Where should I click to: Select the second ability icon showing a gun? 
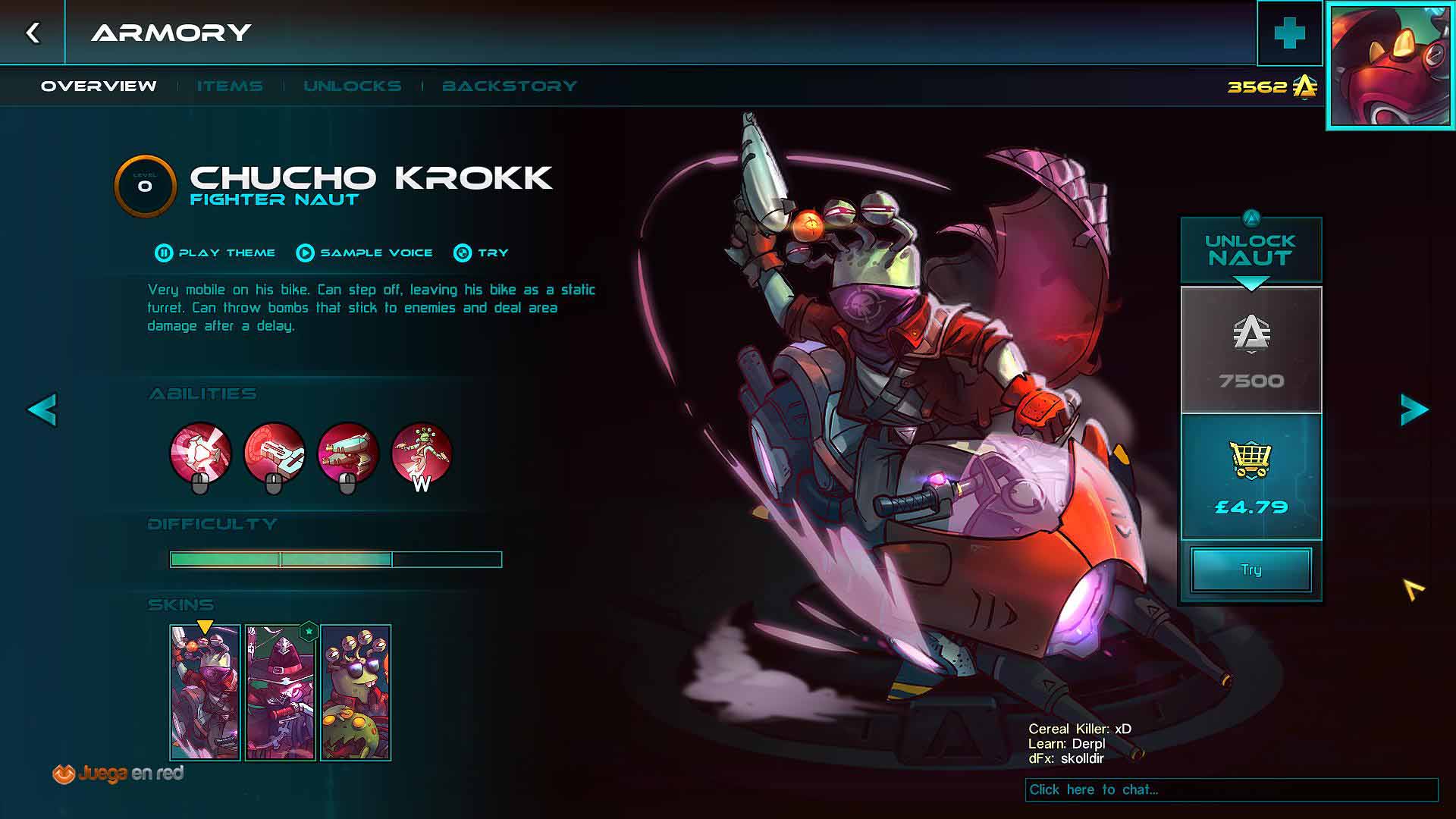pos(275,453)
